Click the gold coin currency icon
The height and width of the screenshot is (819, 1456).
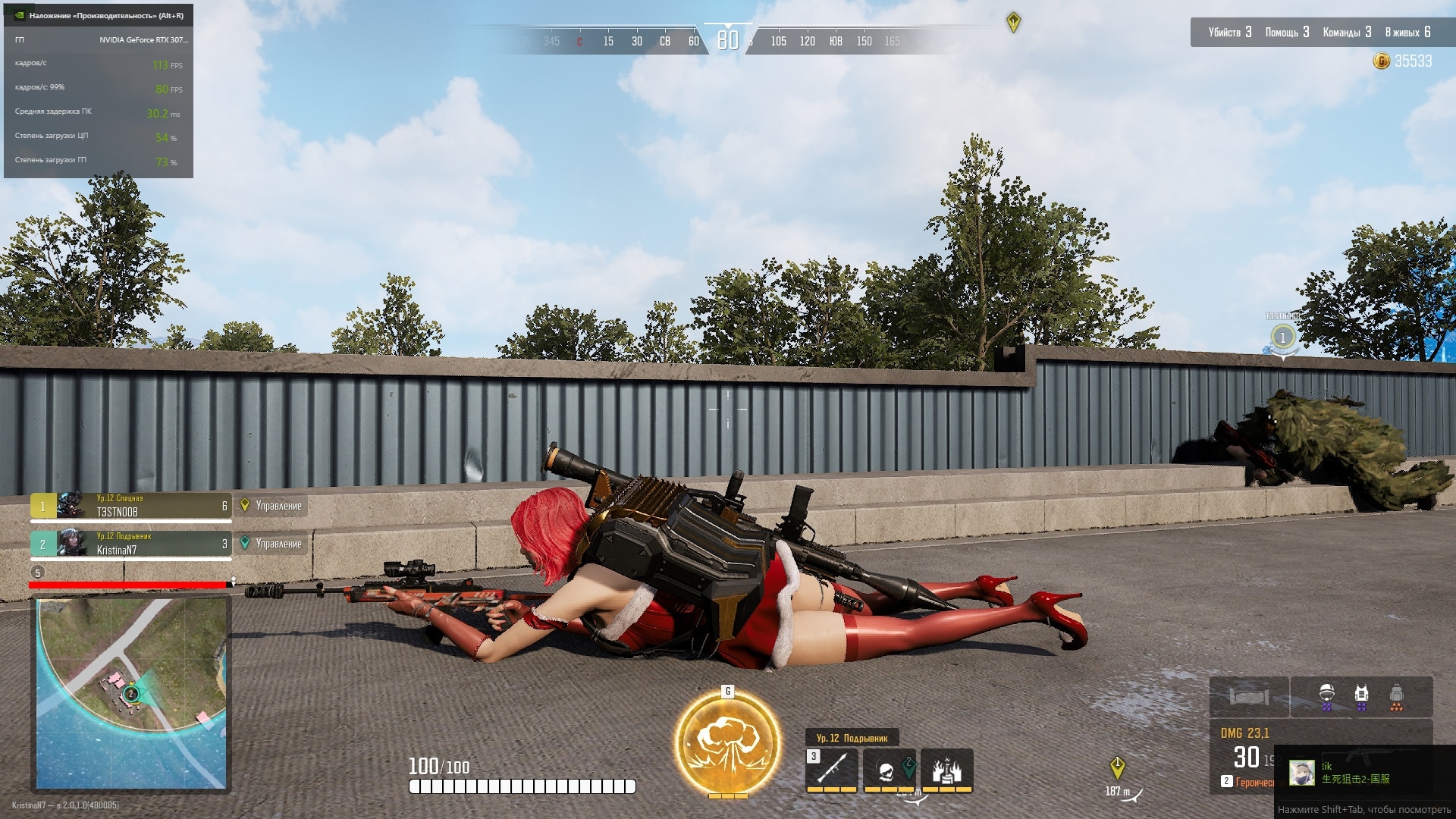pyautogui.click(x=1381, y=61)
